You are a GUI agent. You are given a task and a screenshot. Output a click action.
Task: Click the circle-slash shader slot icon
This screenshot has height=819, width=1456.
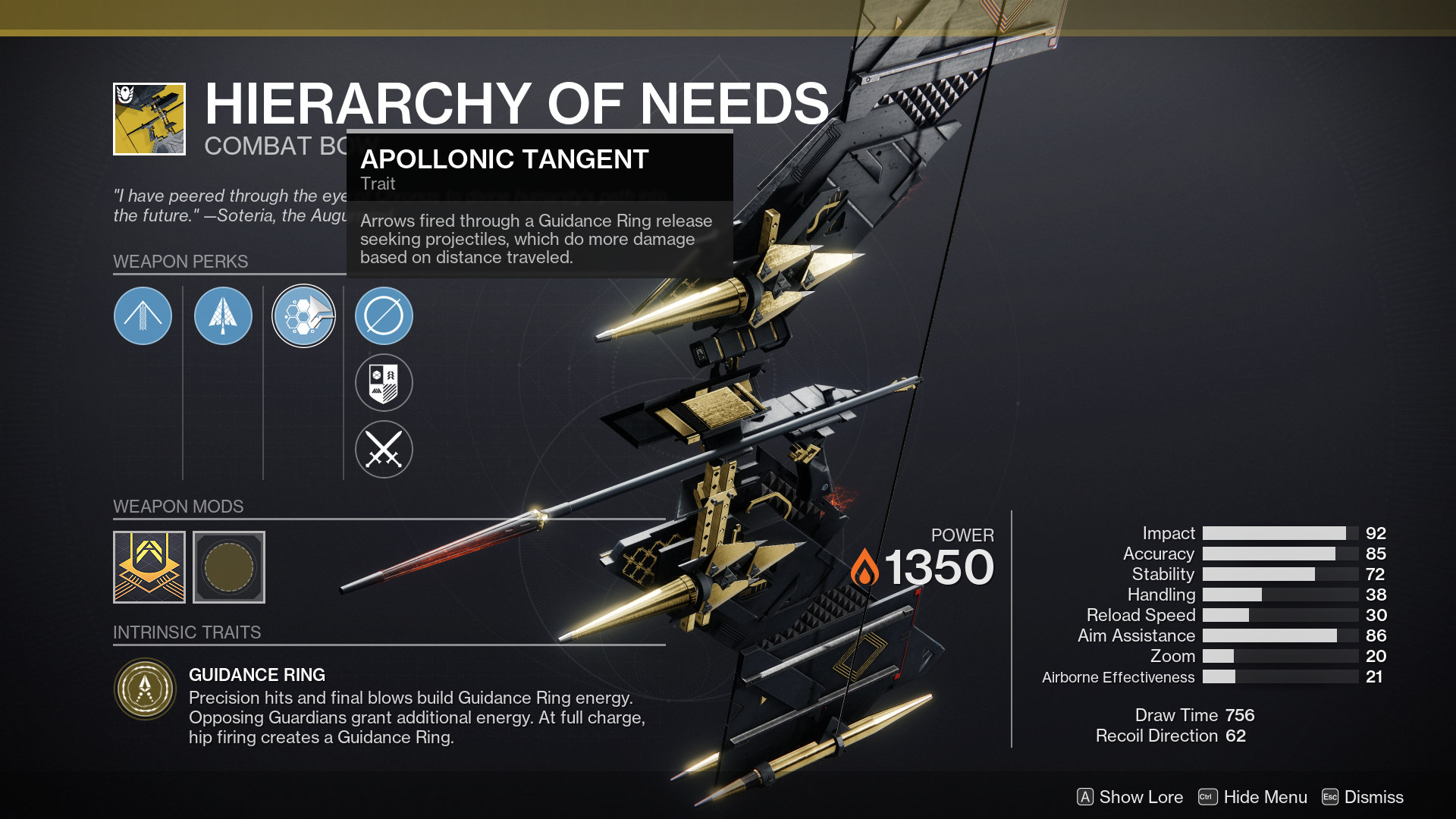coord(384,316)
